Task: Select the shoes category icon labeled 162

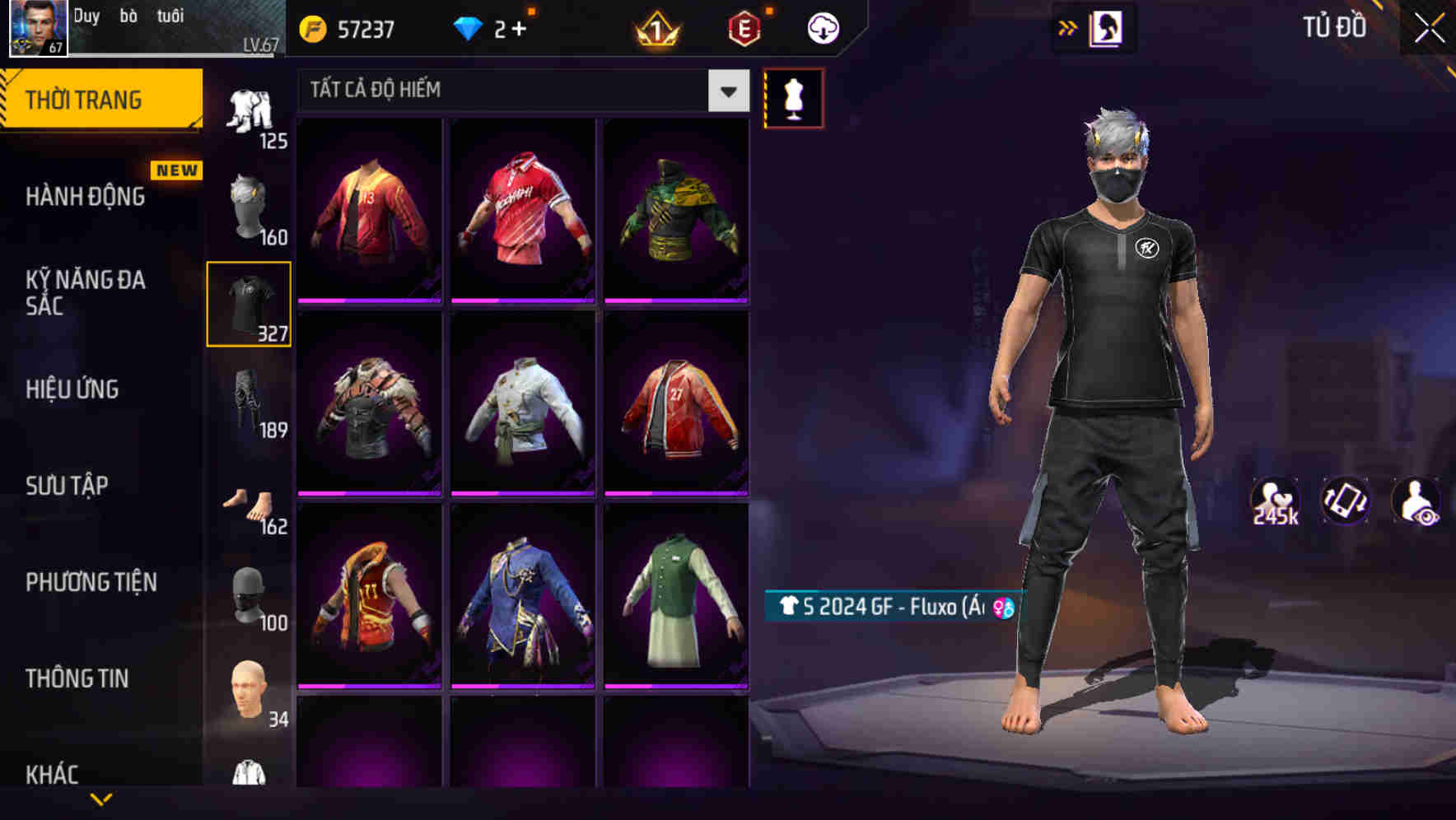Action: click(248, 502)
